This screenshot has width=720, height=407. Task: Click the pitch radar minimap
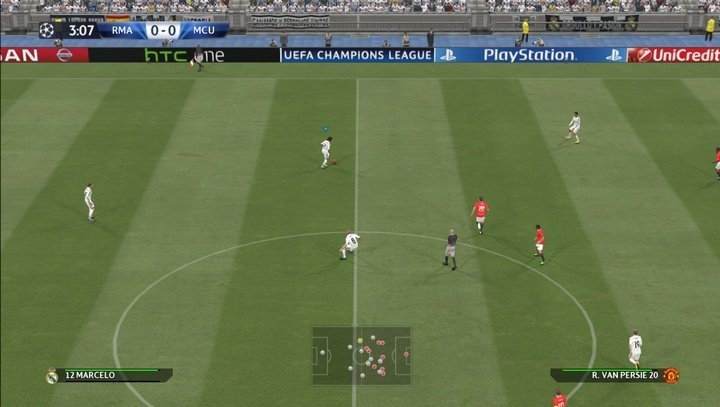(x=361, y=355)
